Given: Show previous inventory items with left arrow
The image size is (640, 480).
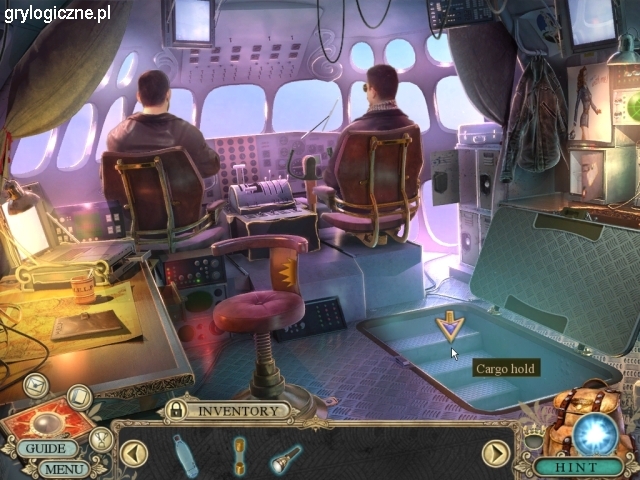Looking at the screenshot, I should pos(134,454).
